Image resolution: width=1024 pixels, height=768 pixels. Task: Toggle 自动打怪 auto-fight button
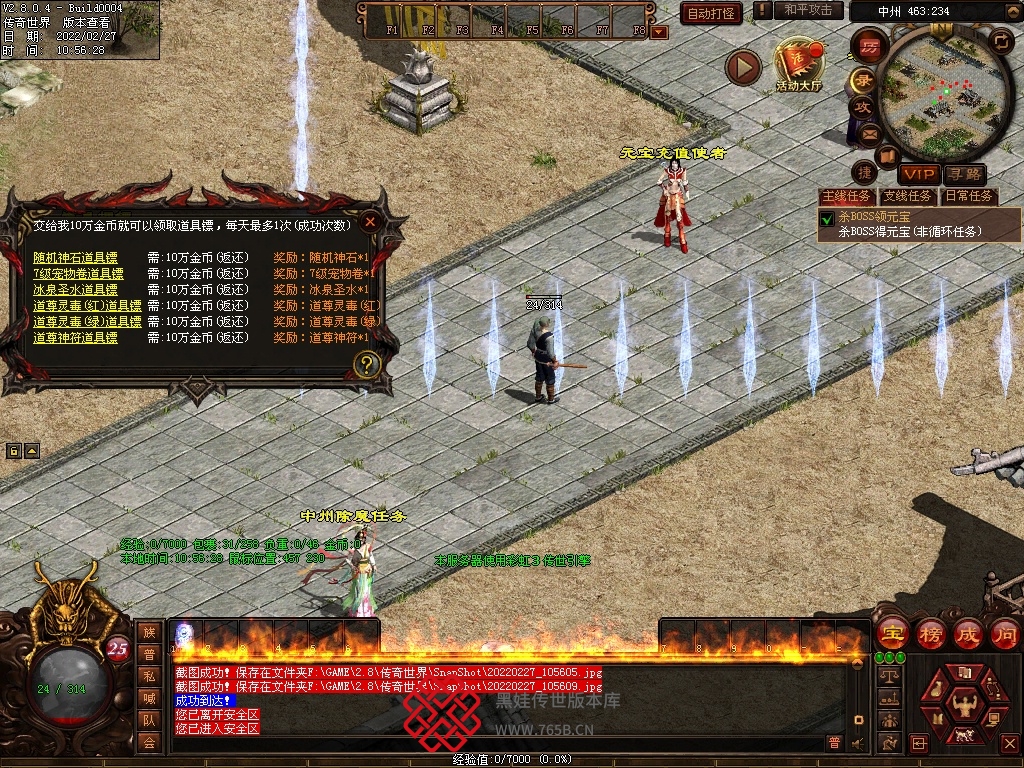coord(711,13)
